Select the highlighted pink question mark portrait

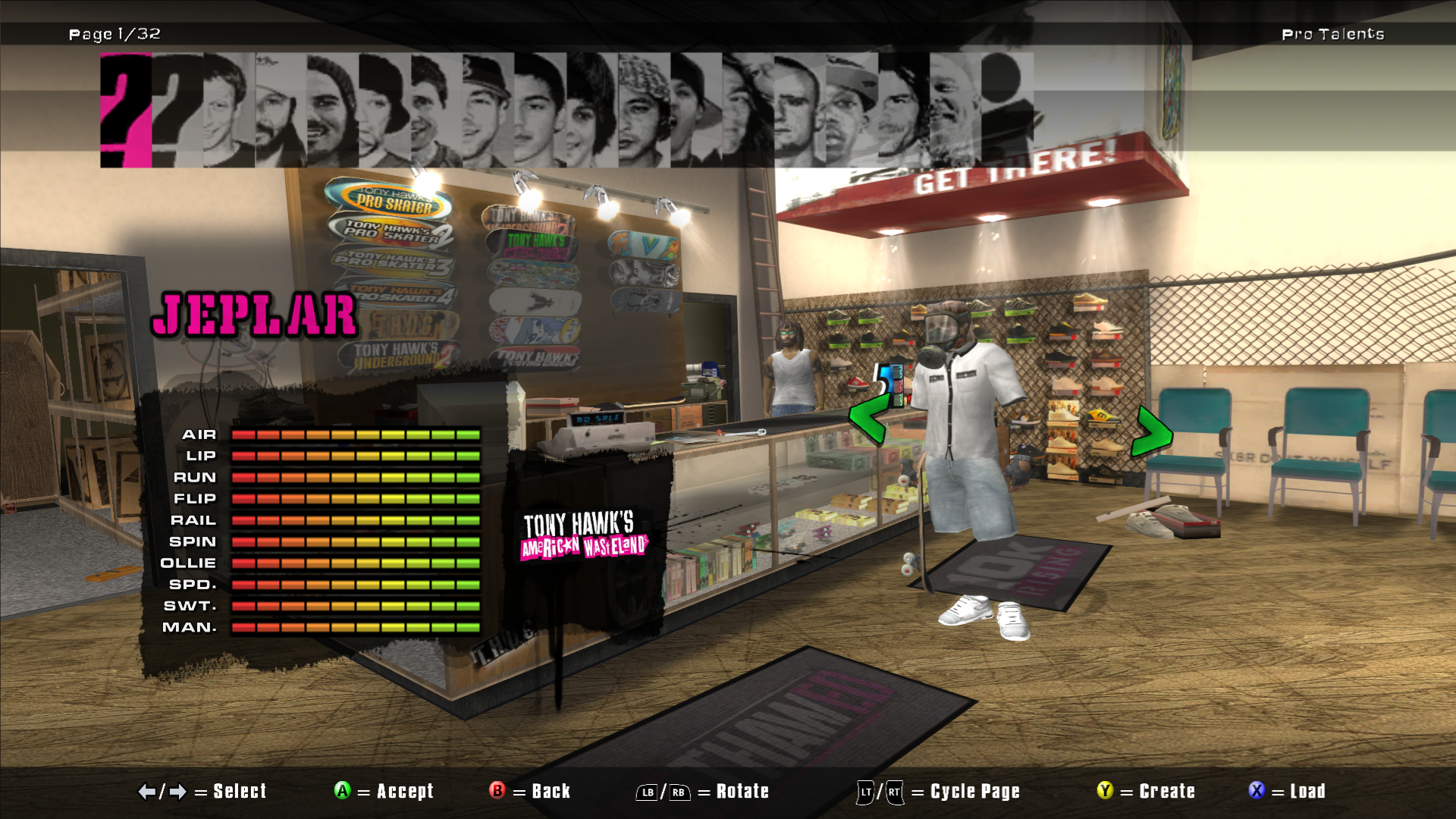click(x=126, y=110)
